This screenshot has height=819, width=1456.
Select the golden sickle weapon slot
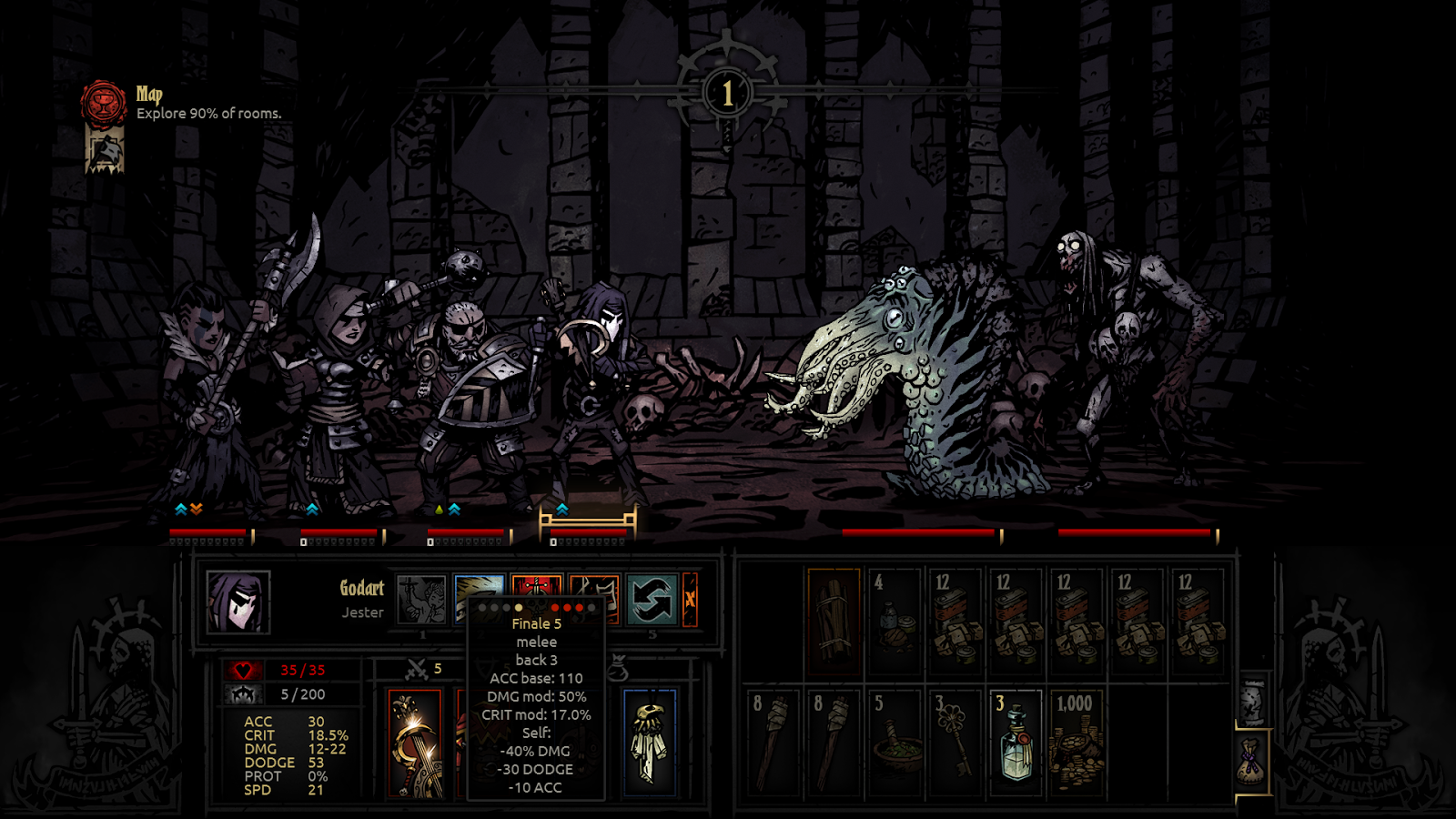(x=415, y=743)
